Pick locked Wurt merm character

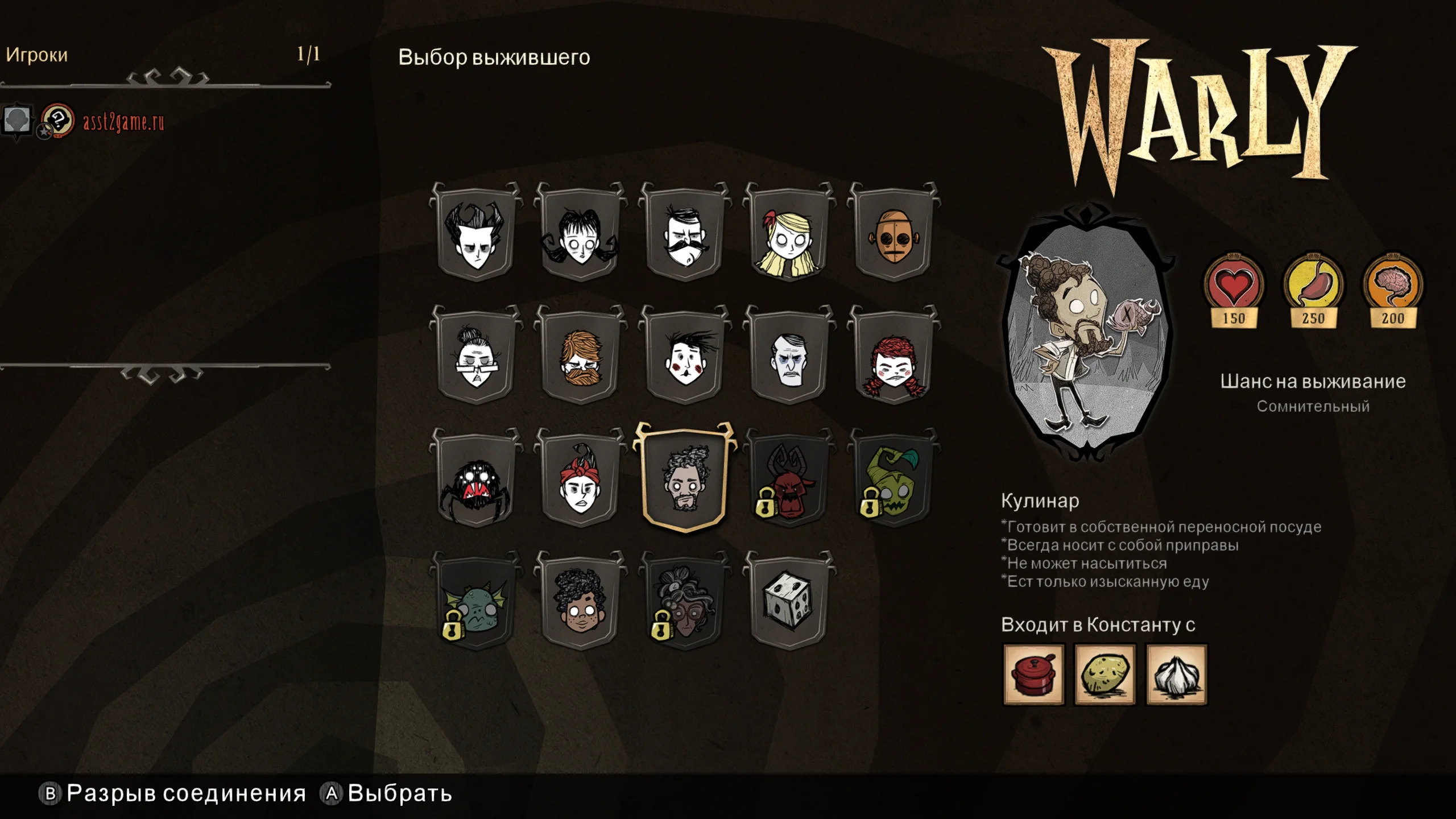[x=476, y=603]
